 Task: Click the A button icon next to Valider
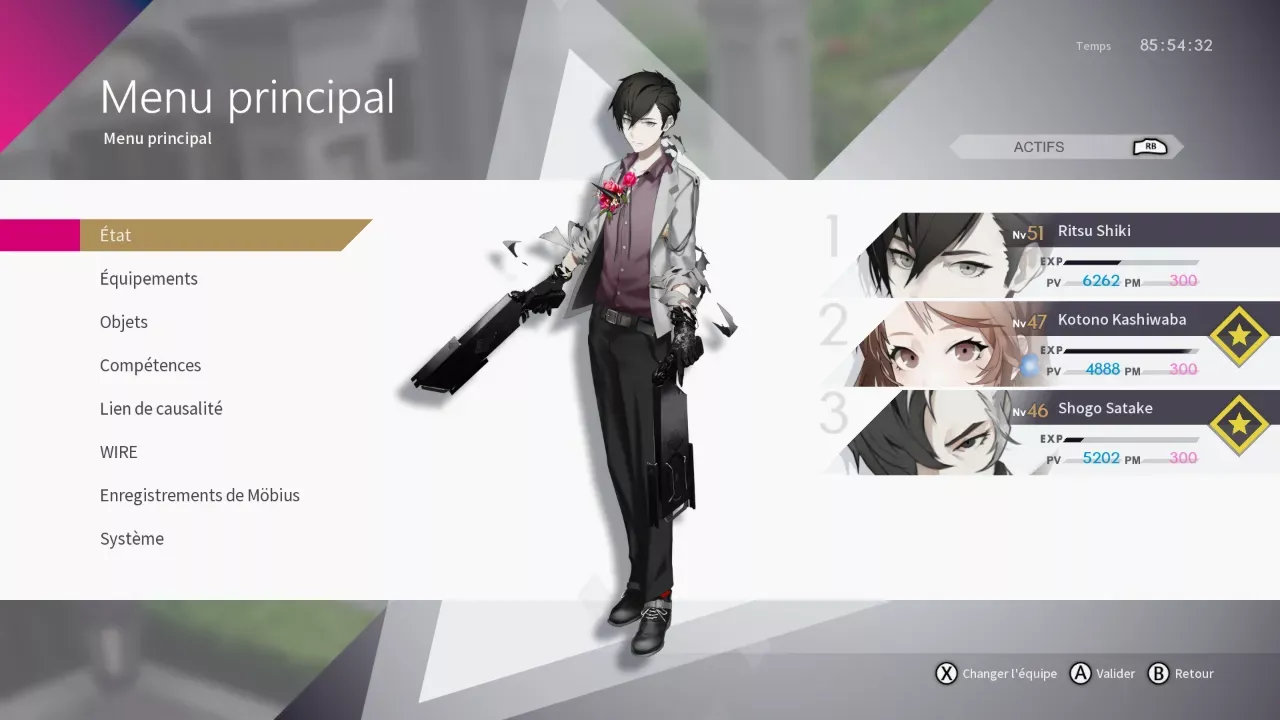point(1081,674)
